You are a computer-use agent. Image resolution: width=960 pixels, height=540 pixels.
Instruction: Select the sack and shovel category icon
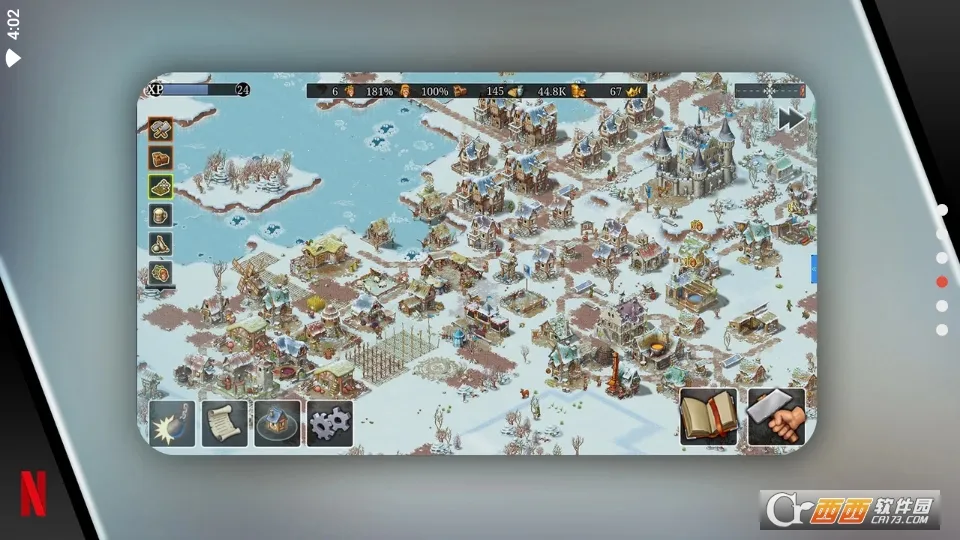[160, 244]
